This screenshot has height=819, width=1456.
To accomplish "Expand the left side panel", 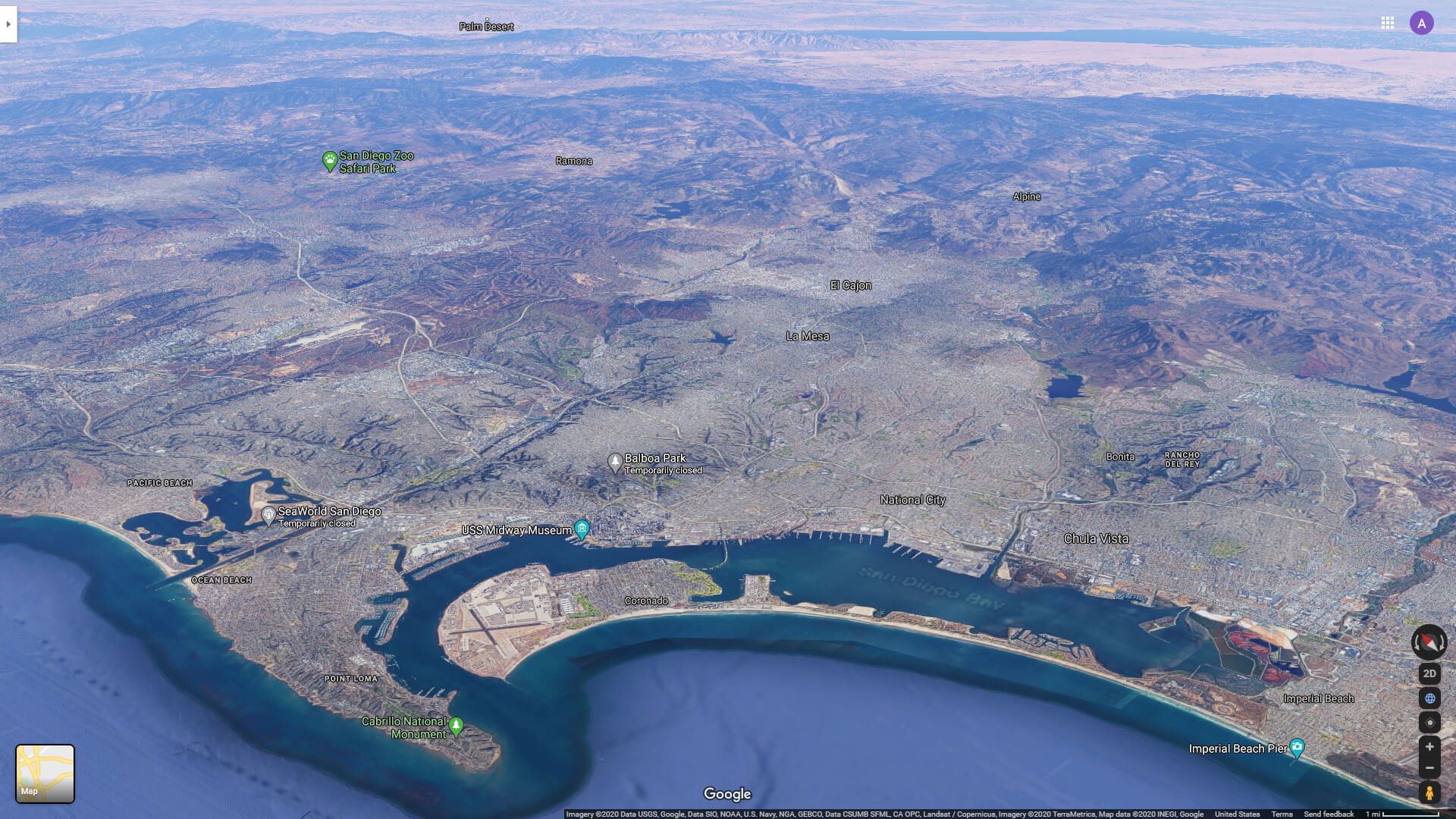I will click(x=8, y=24).
